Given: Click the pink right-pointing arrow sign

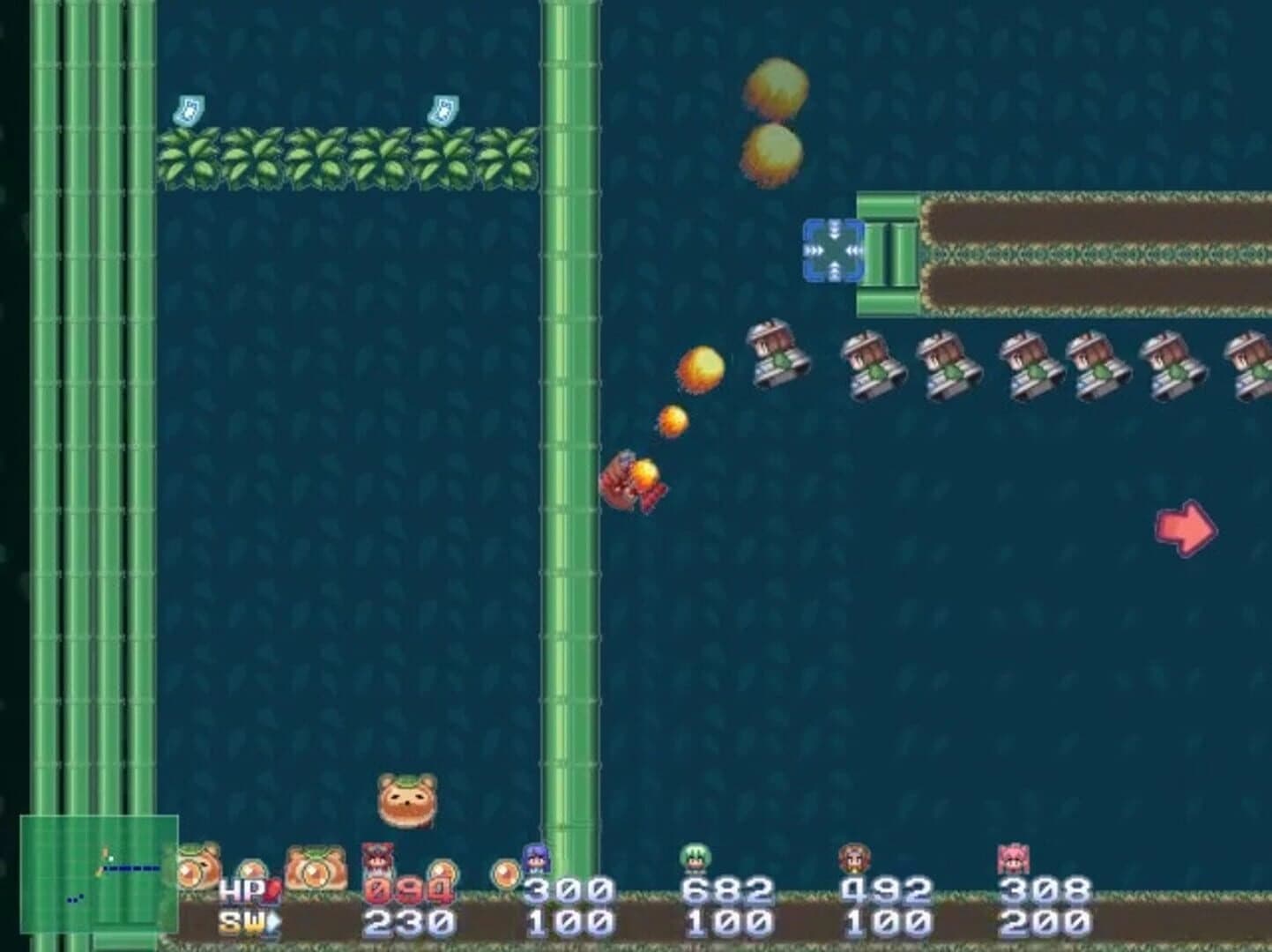Looking at the screenshot, I should (x=1186, y=529).
